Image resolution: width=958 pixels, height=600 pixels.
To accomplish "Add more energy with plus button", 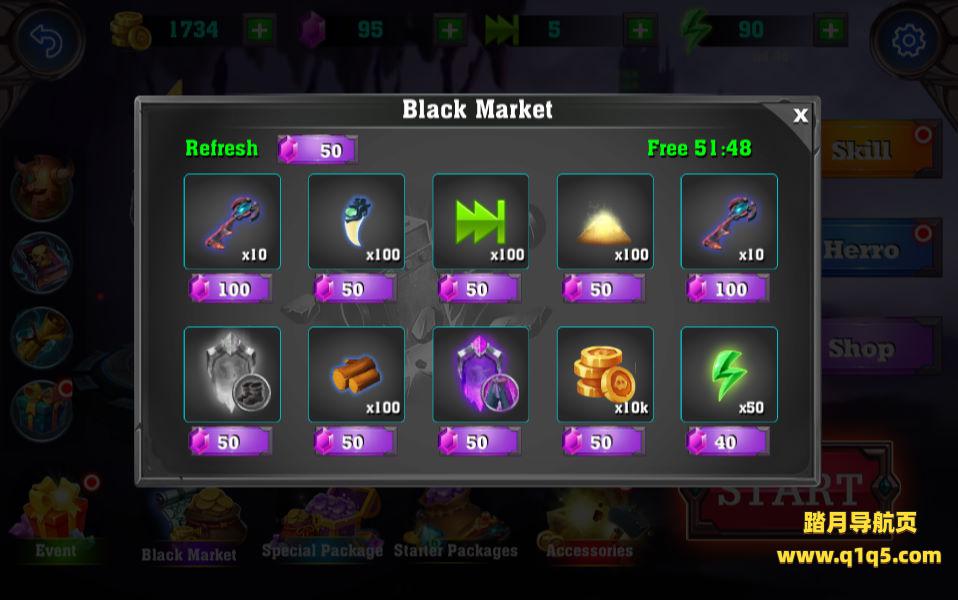I will (x=830, y=30).
